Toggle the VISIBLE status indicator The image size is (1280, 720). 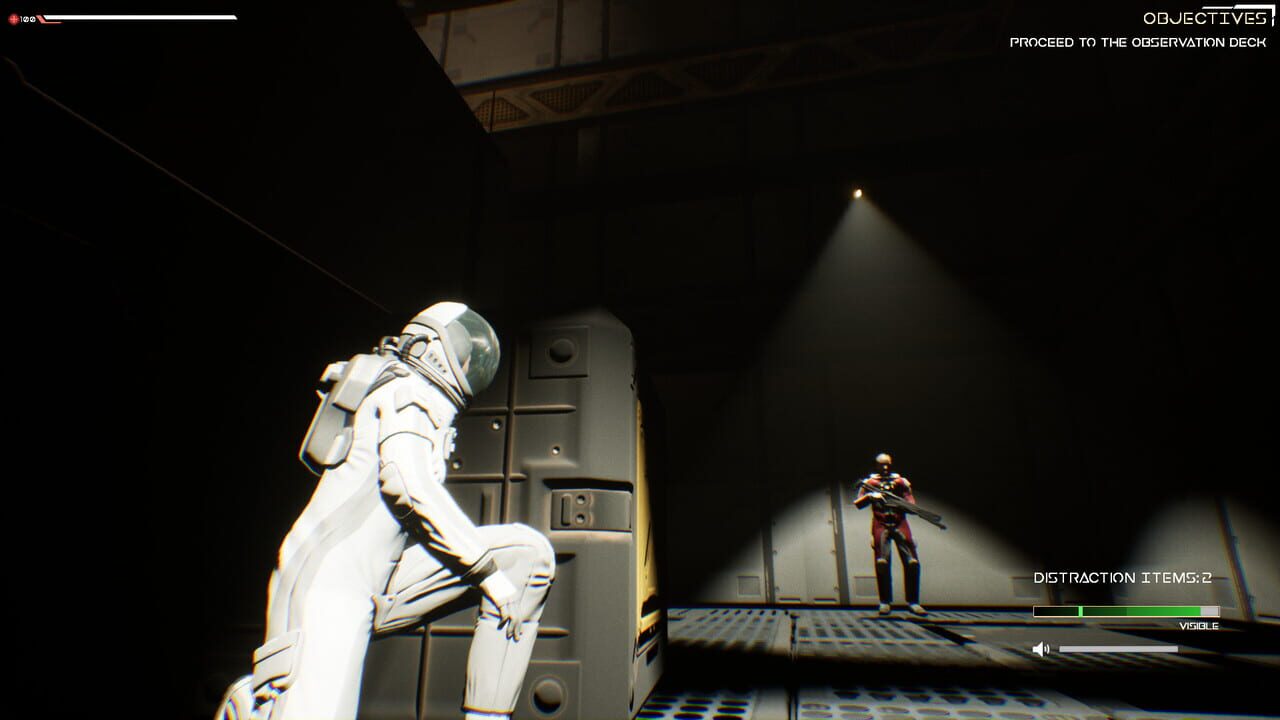pyautogui.click(x=1199, y=624)
